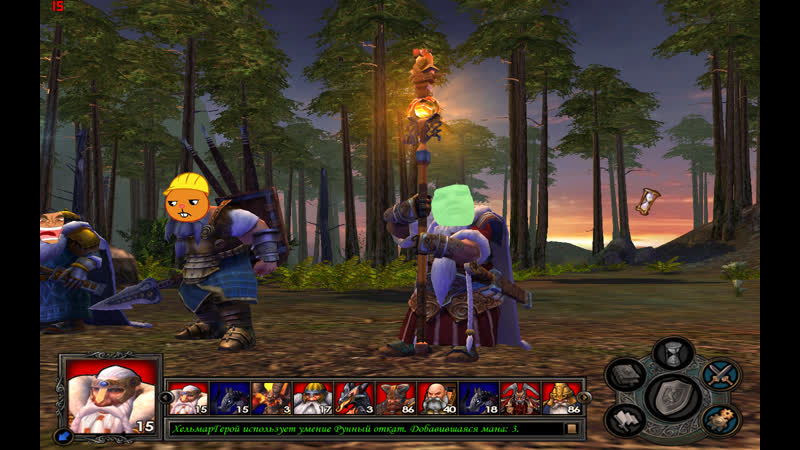Toggle auto-combat with the crossed swords button
800x450 pixels.
(x=720, y=375)
